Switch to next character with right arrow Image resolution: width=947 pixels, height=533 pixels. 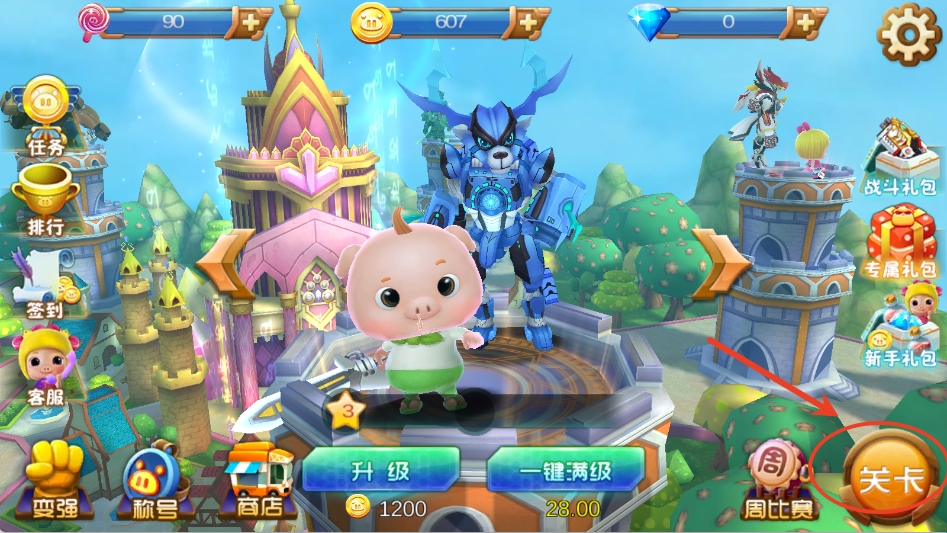click(718, 263)
